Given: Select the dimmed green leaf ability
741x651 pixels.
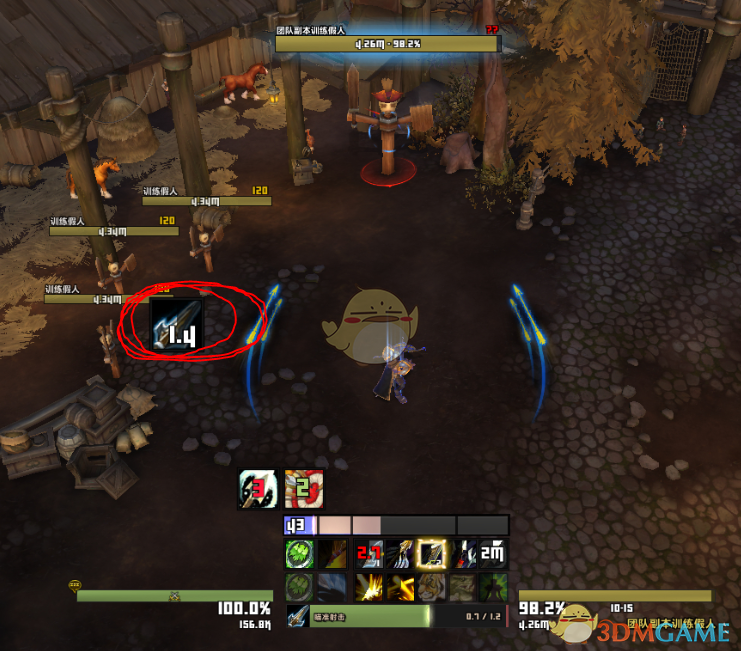Looking at the screenshot, I should click(298, 587).
